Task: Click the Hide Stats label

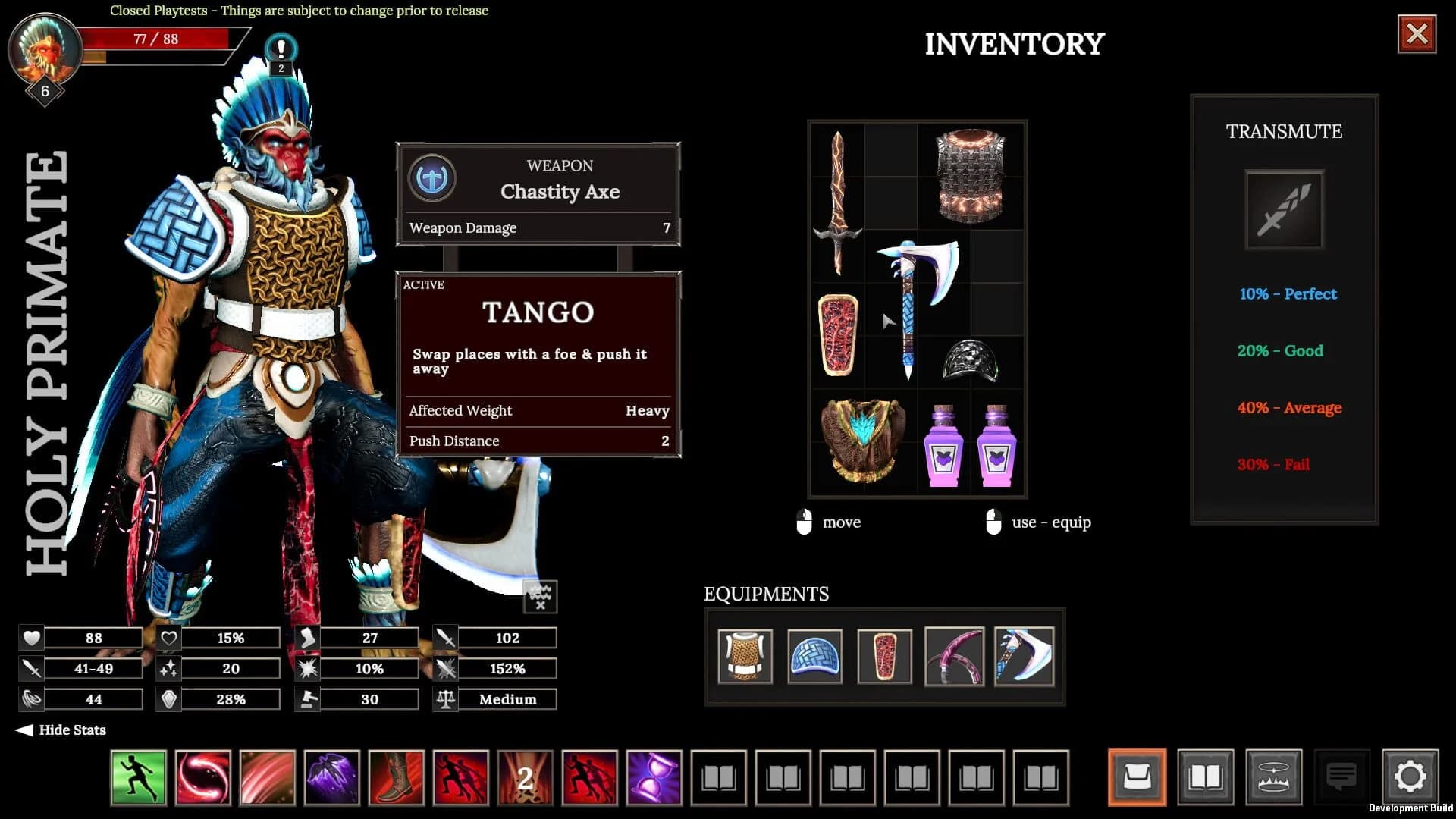Action: (72, 730)
